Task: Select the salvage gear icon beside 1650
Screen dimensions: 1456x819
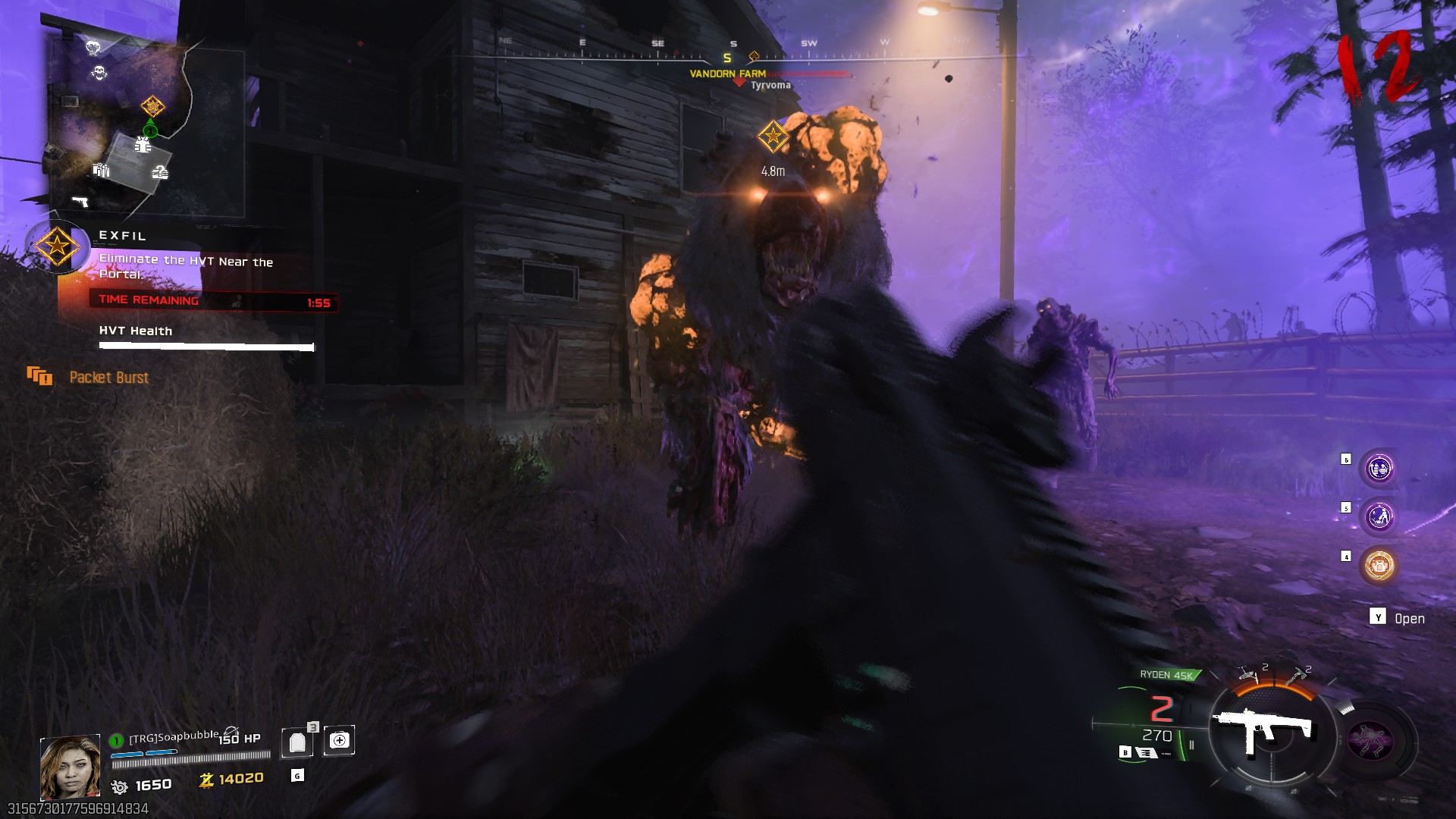Action: [119, 786]
